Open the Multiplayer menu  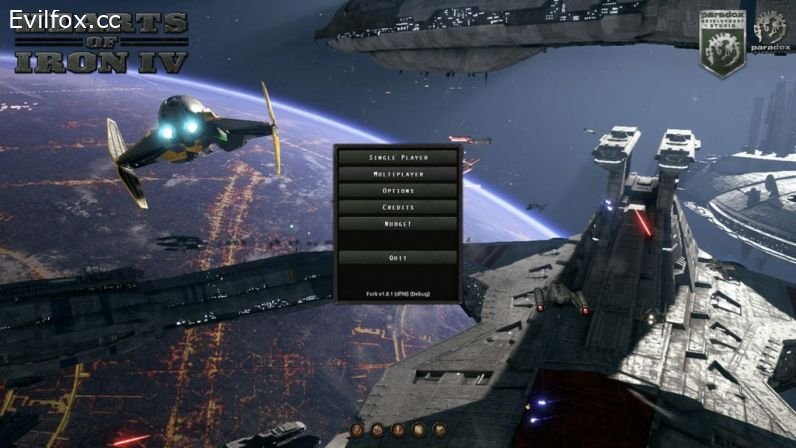point(398,174)
